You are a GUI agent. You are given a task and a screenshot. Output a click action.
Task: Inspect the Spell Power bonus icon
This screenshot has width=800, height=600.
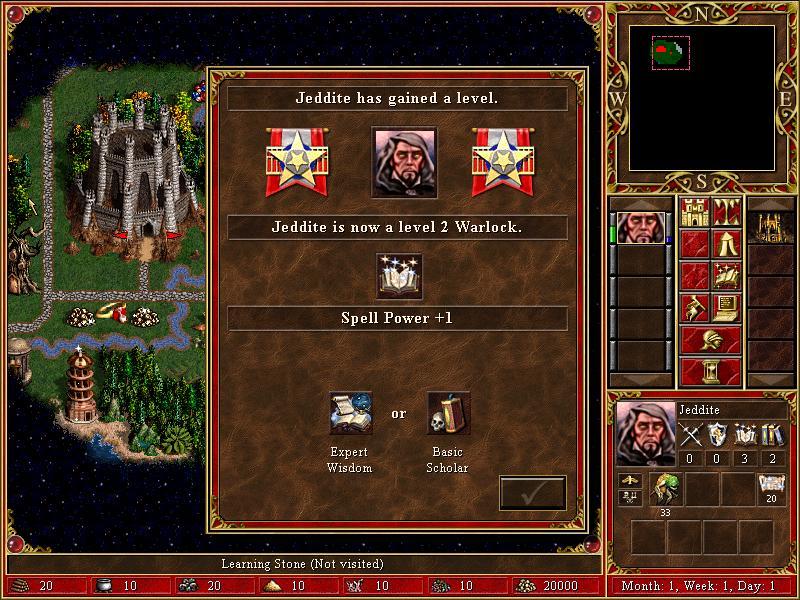pos(399,277)
